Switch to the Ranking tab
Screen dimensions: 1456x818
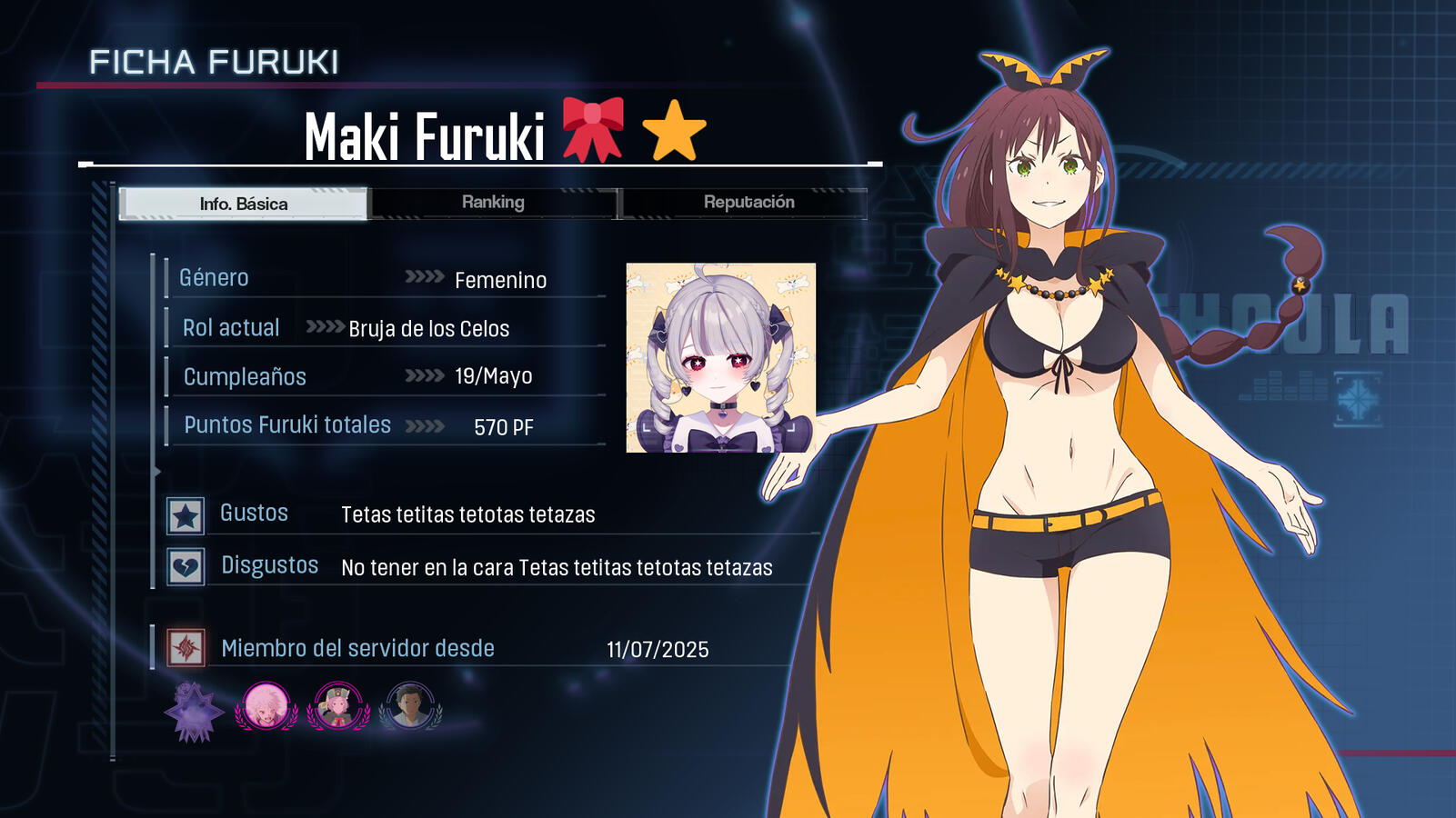click(493, 203)
